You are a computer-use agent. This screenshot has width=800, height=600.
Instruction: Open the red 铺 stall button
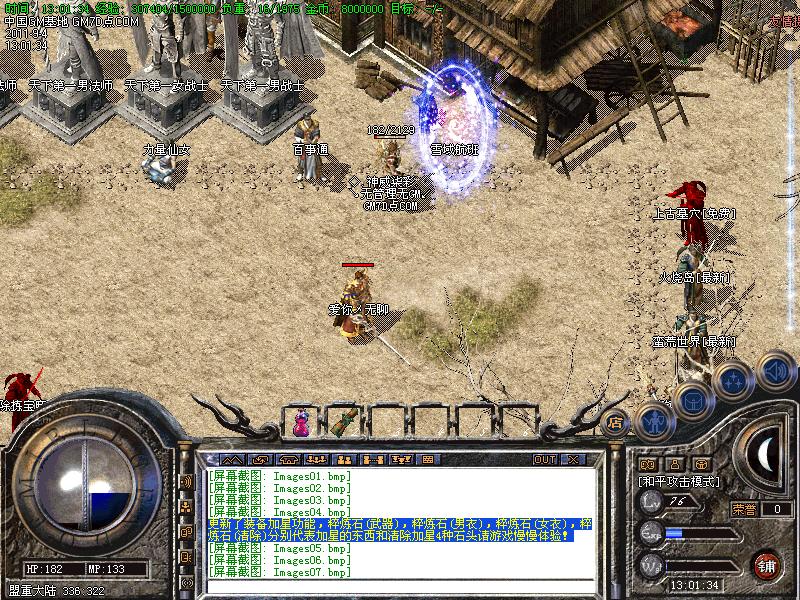766,565
